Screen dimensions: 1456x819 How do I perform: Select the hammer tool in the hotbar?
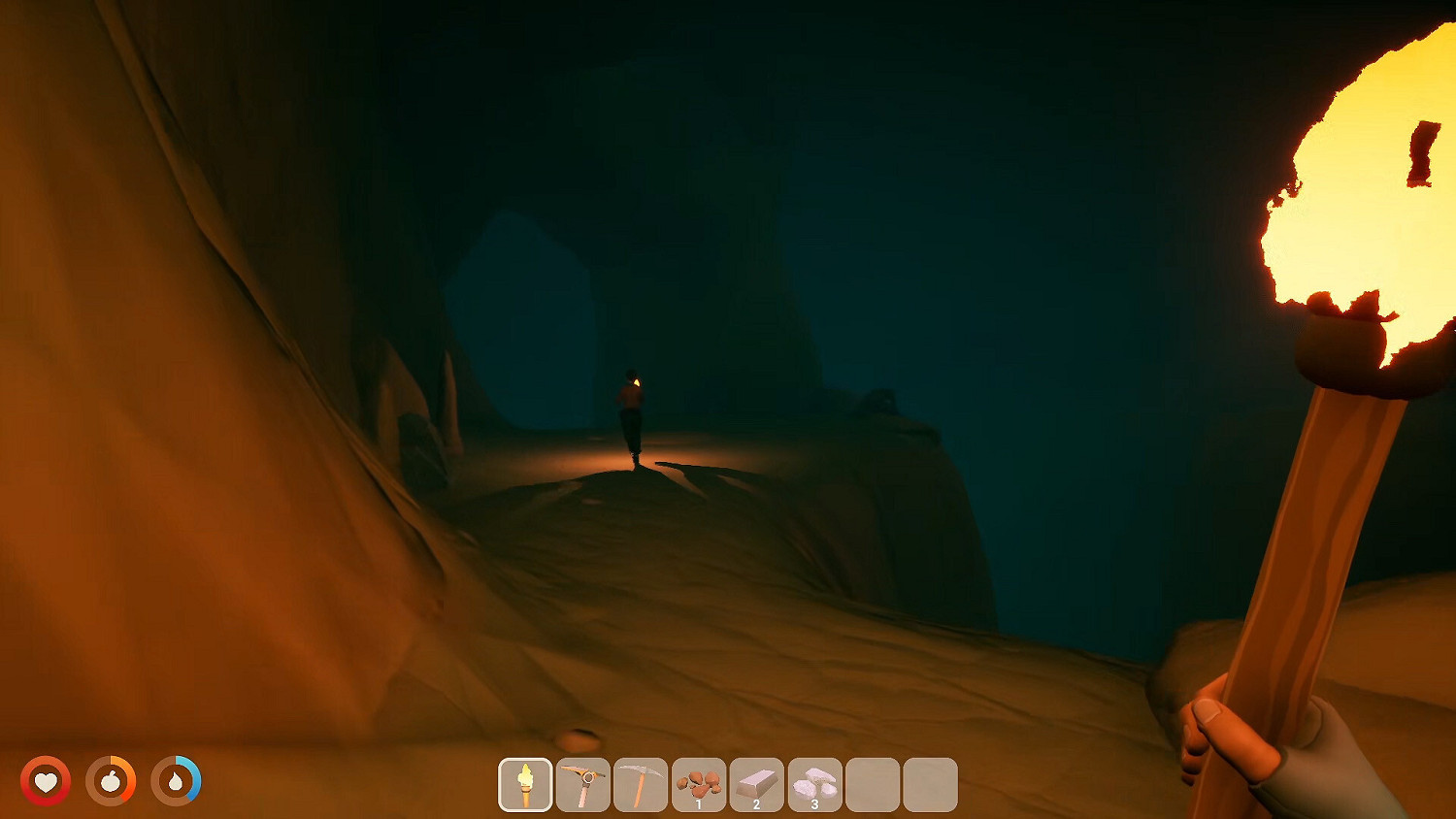(584, 782)
